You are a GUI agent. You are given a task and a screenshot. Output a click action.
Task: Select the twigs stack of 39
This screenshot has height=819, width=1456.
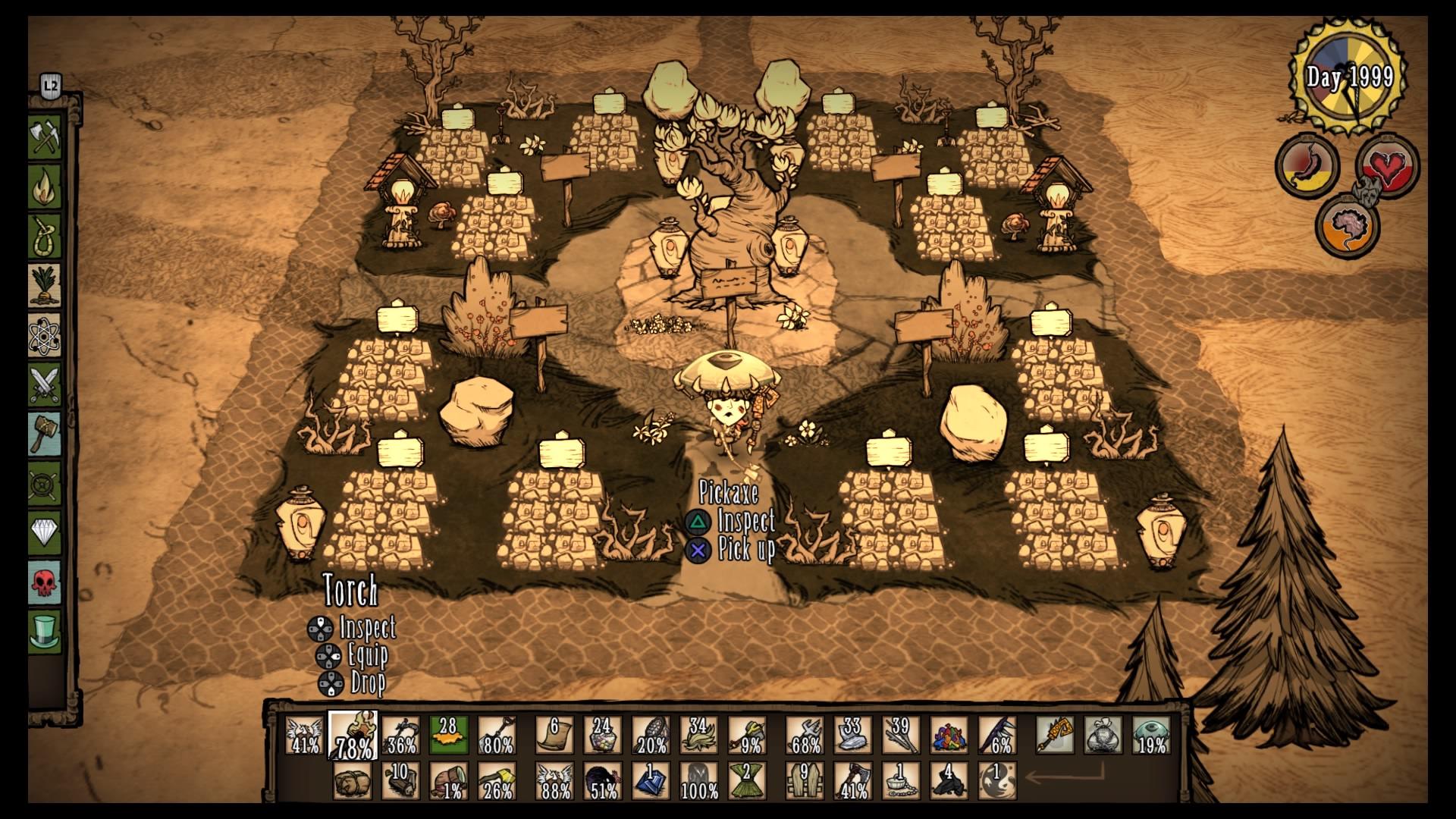click(901, 735)
